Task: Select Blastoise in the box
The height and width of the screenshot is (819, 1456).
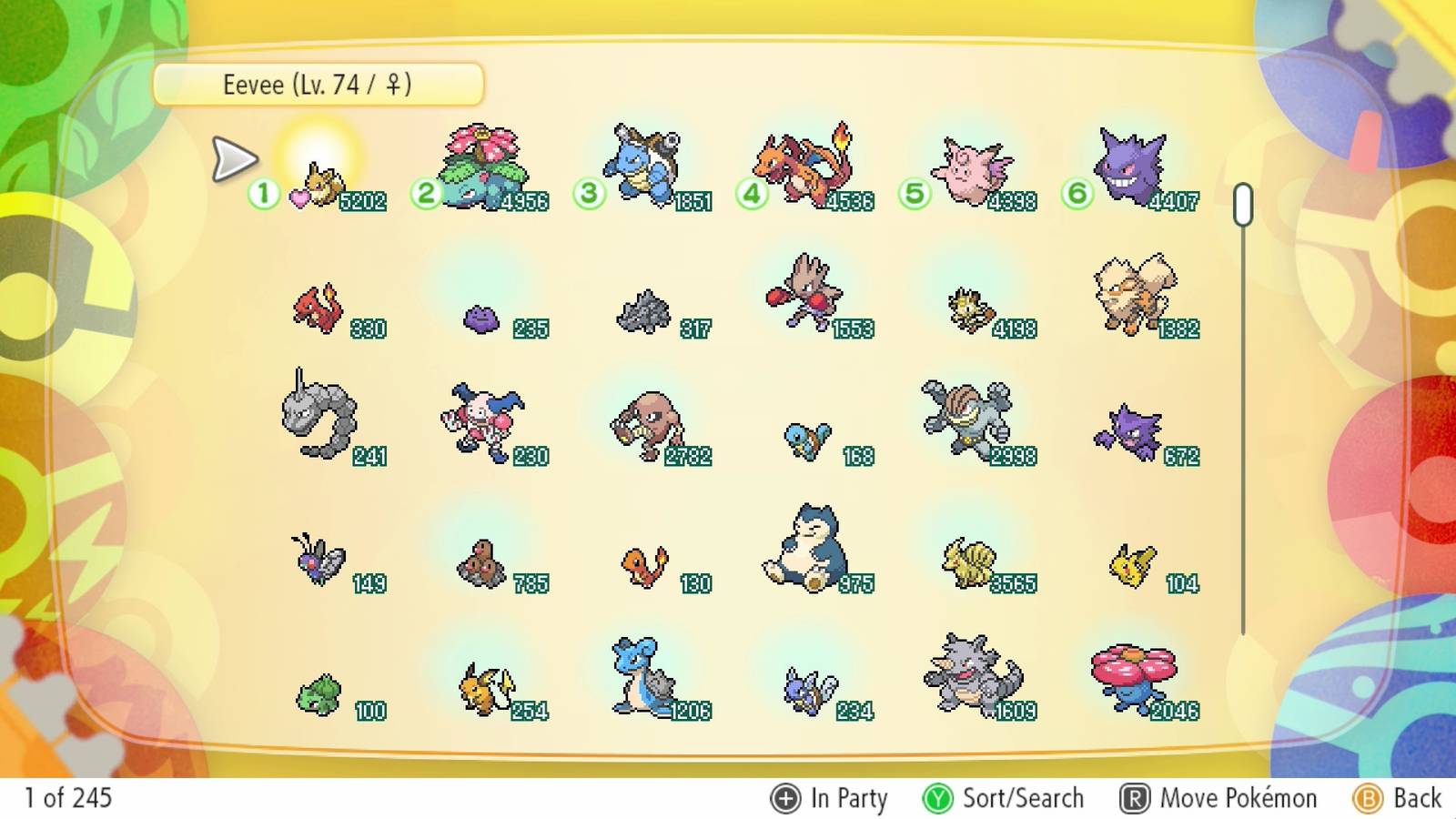Action: coord(642,164)
